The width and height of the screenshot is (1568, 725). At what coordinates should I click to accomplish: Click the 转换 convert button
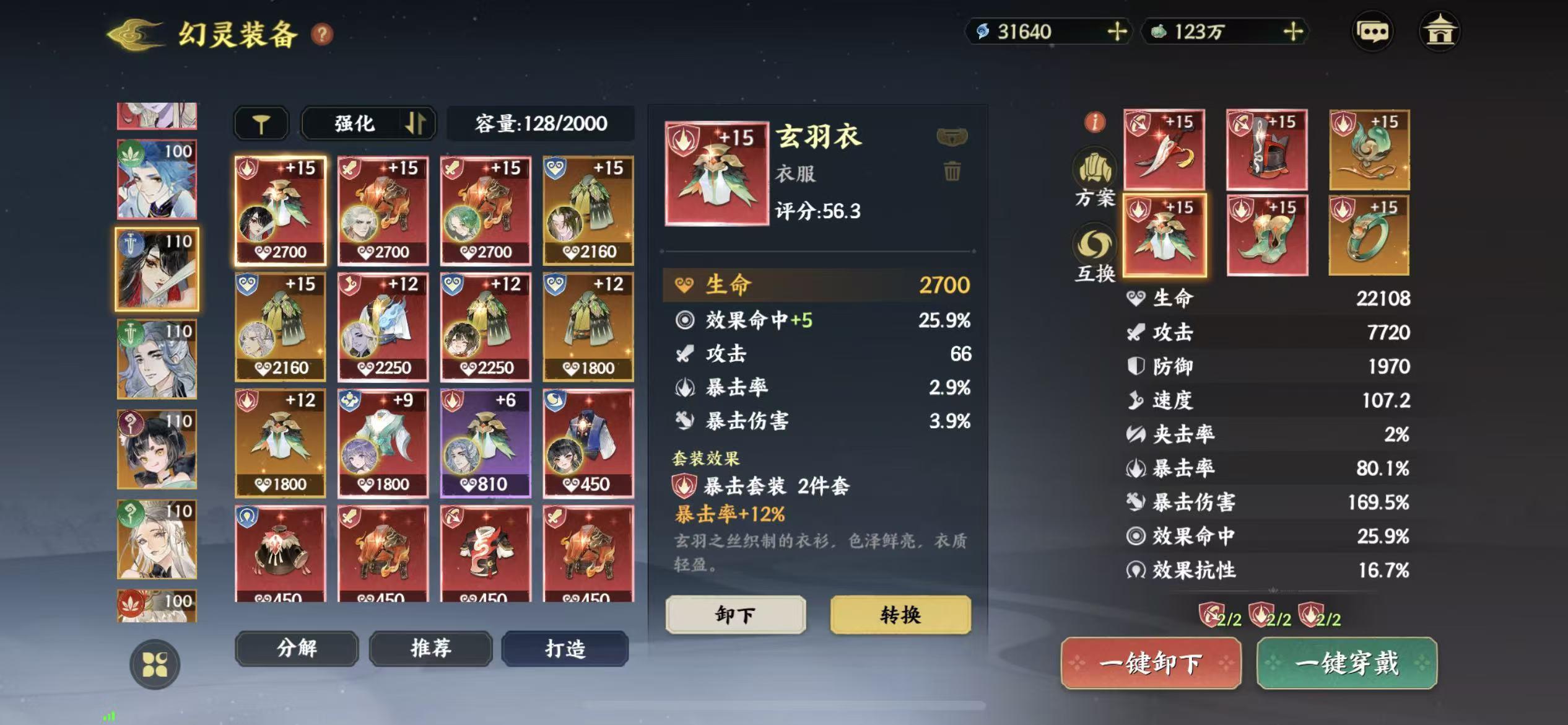tap(901, 615)
